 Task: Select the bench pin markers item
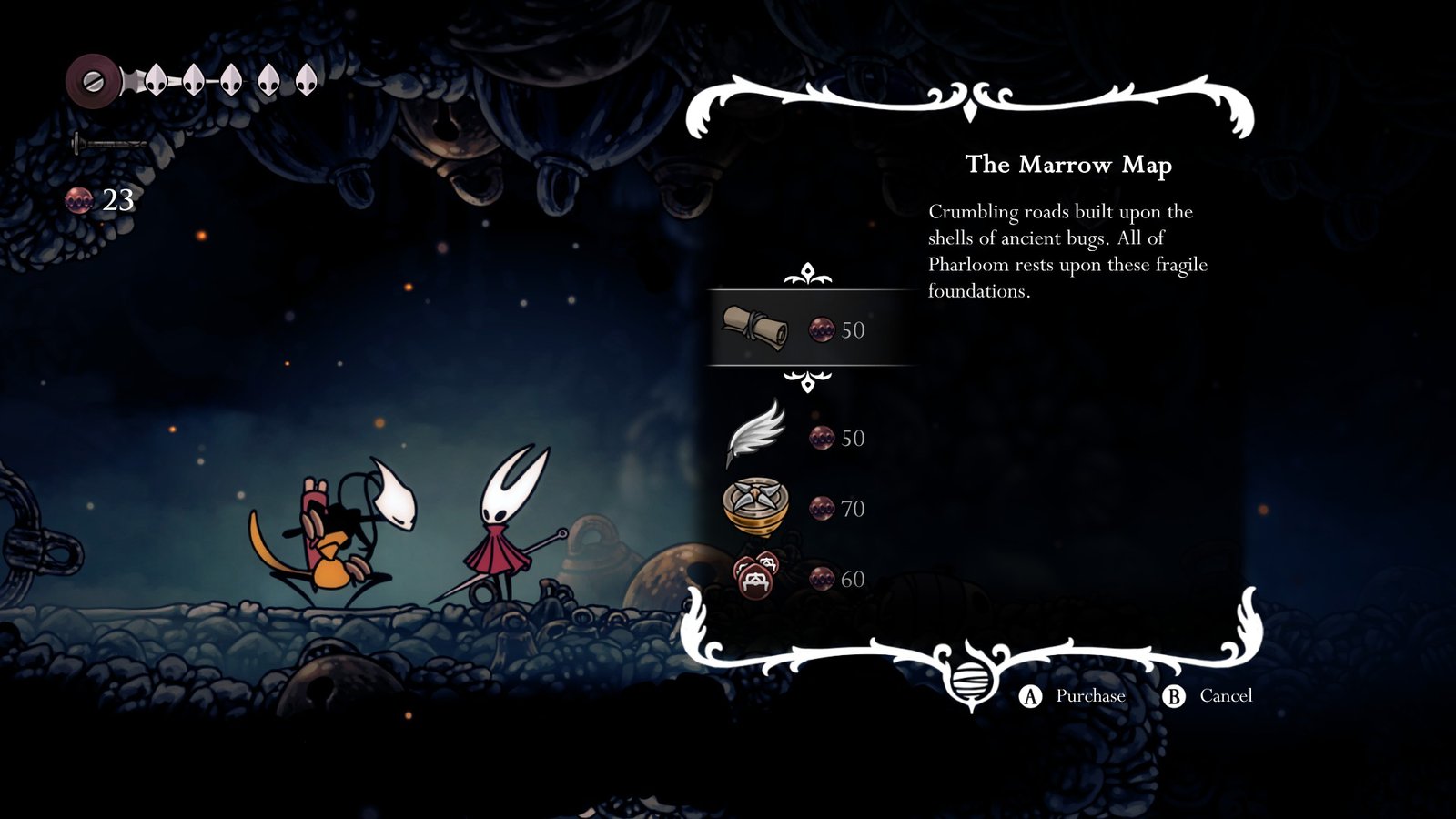point(753,576)
